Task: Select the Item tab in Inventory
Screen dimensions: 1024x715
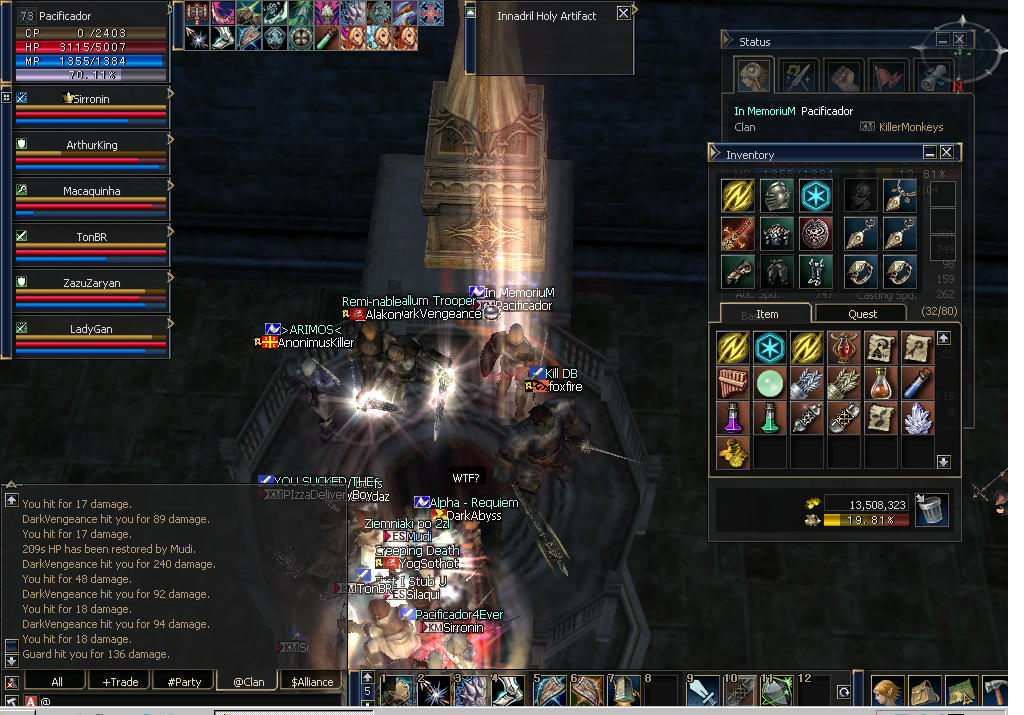Action: tap(766, 314)
